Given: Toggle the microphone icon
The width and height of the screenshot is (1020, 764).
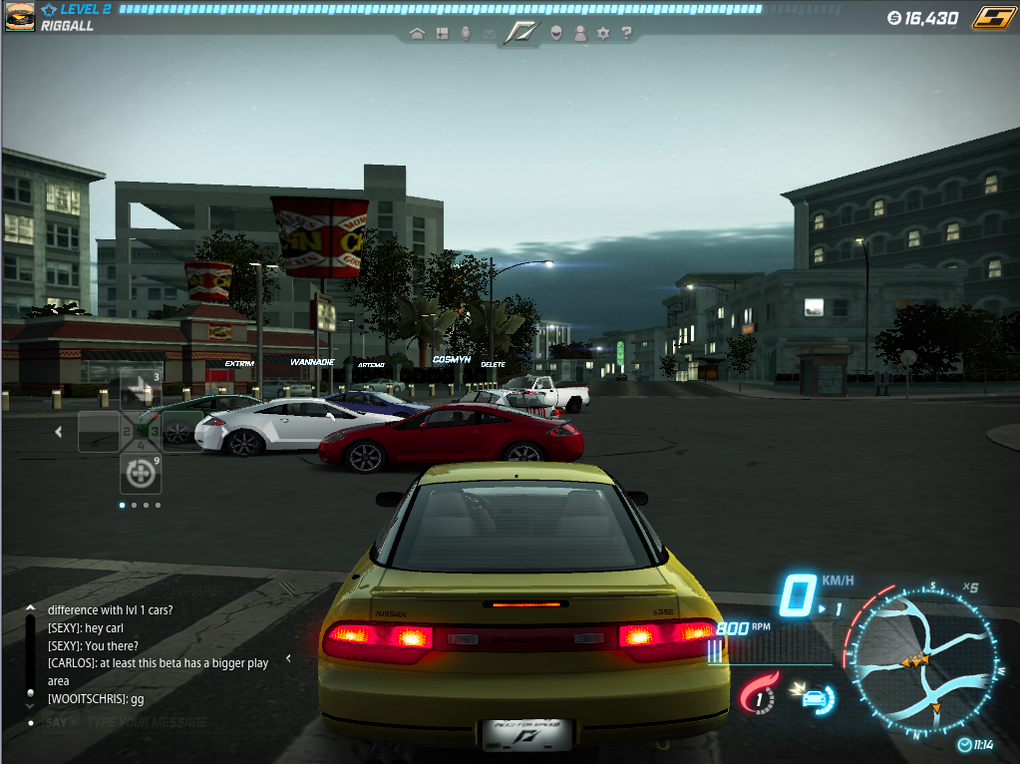Looking at the screenshot, I should tap(465, 33).
